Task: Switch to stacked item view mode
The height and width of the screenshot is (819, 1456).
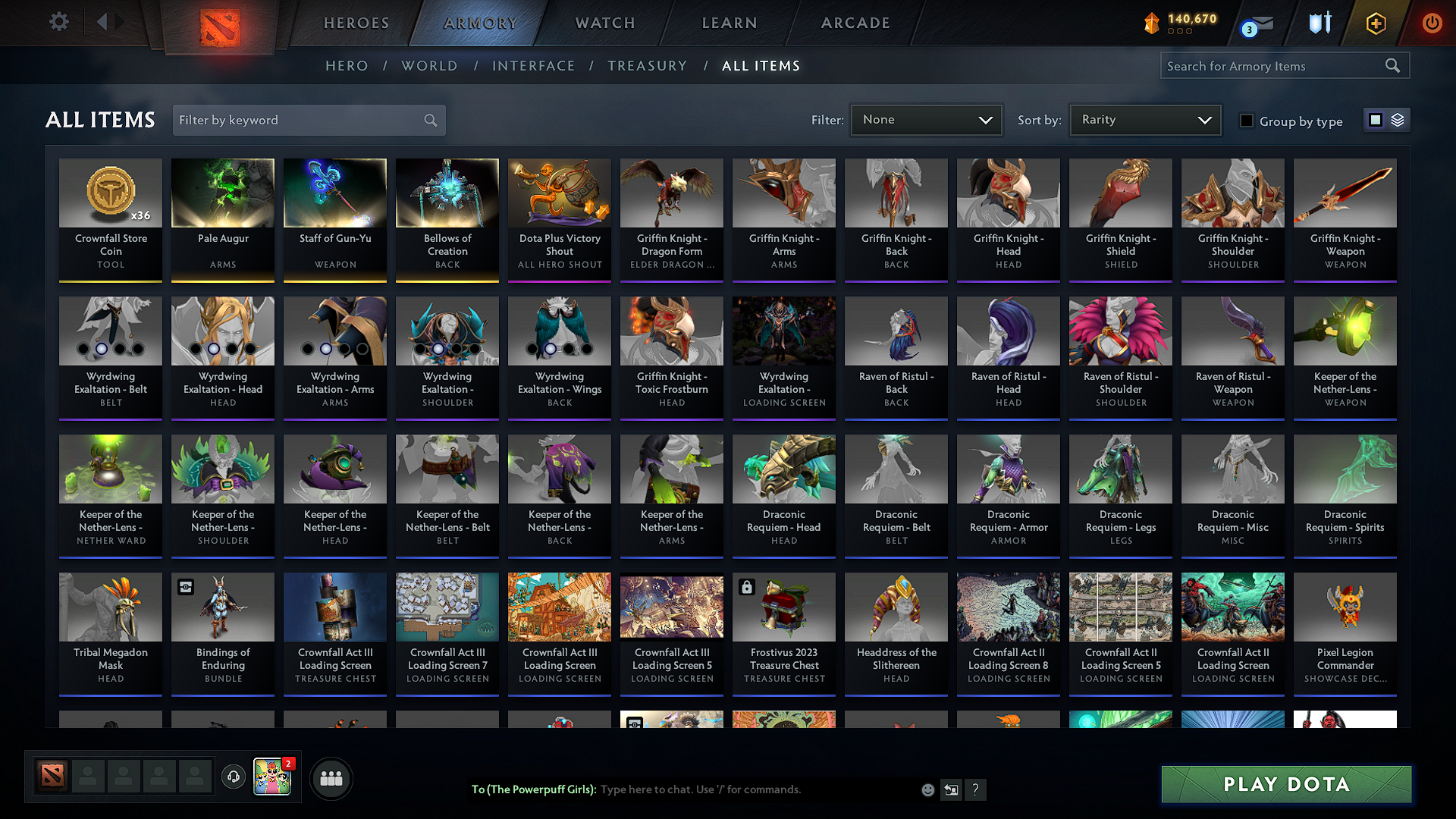Action: pos(1397,119)
